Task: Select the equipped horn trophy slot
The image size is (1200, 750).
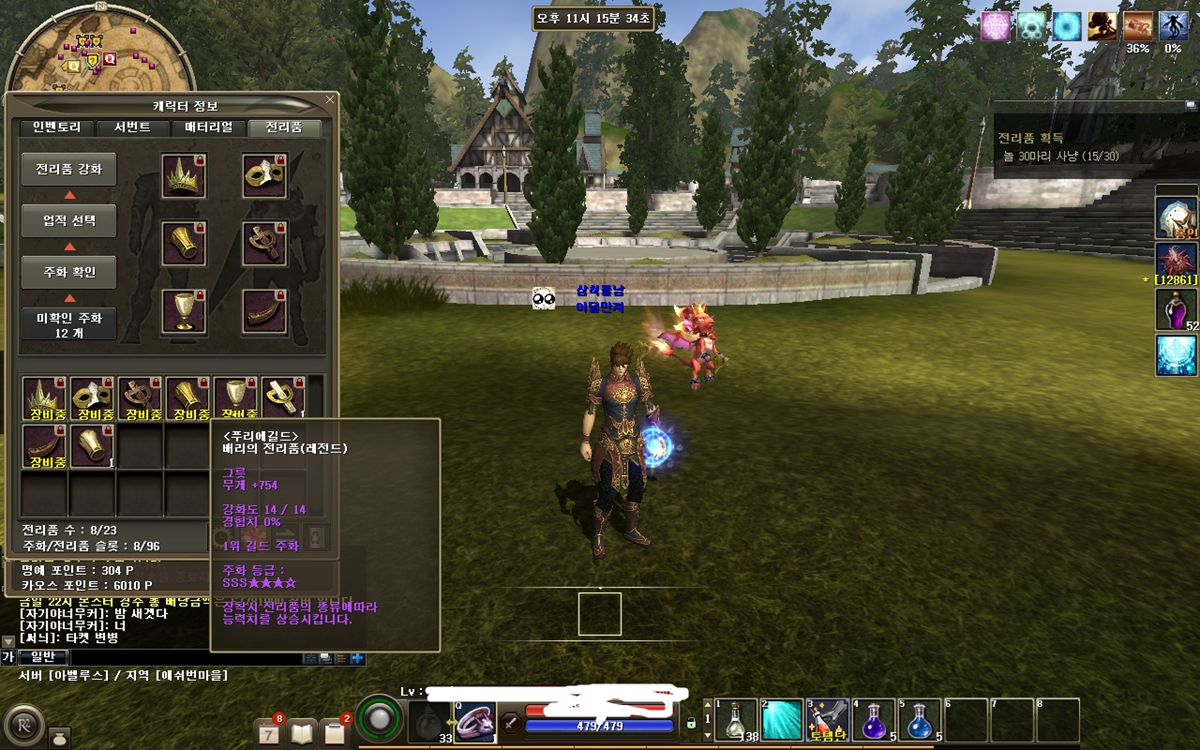Action: pyautogui.click(x=265, y=312)
